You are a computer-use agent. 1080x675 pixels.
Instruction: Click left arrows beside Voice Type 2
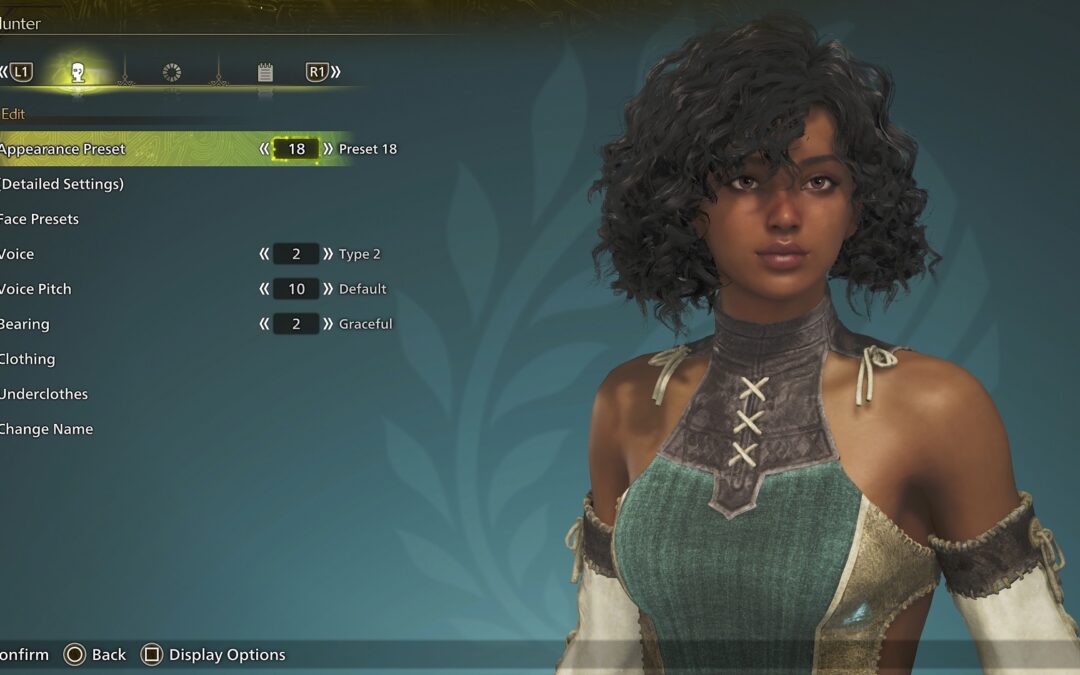pos(264,254)
